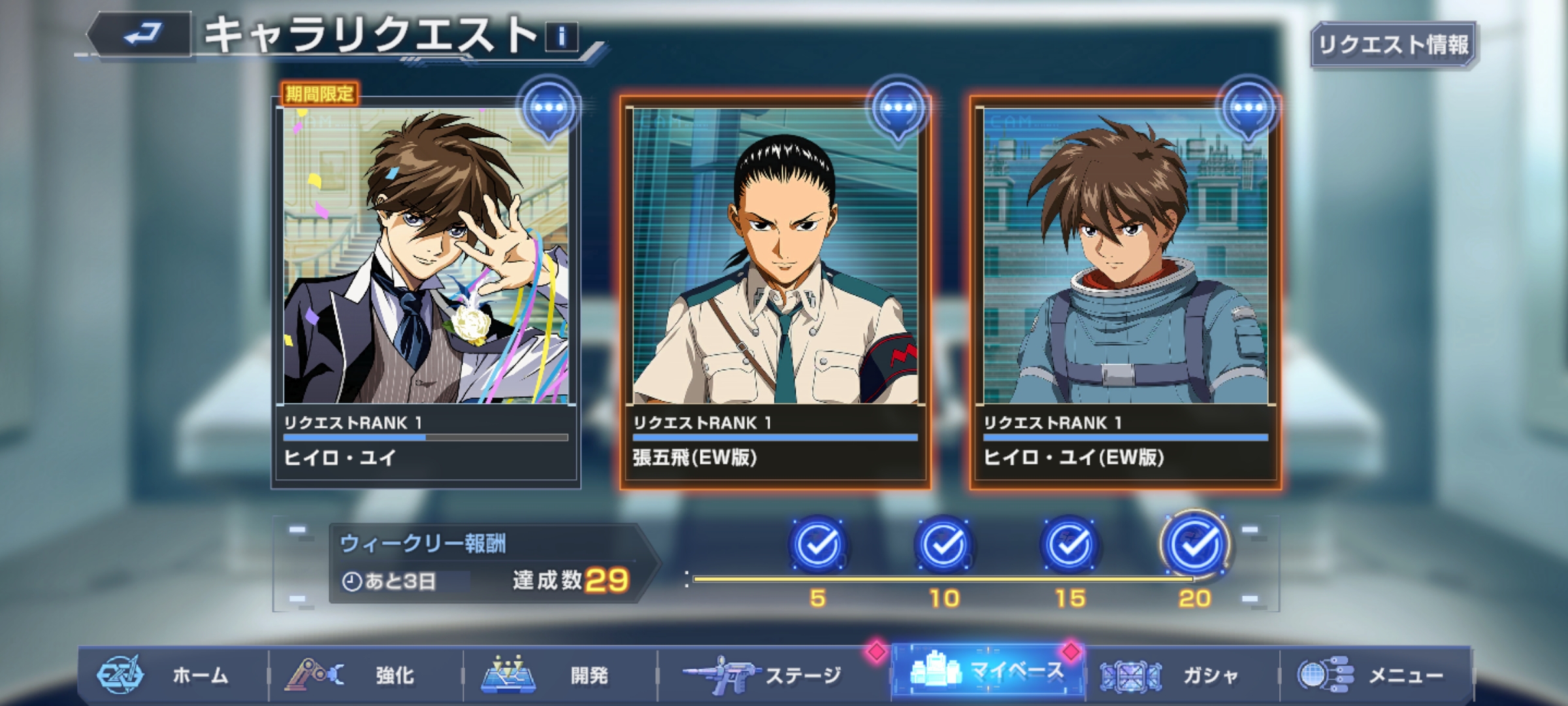Check the weekly reward at milestone 15
The width and height of the screenshot is (1568, 706).
coord(1070,544)
